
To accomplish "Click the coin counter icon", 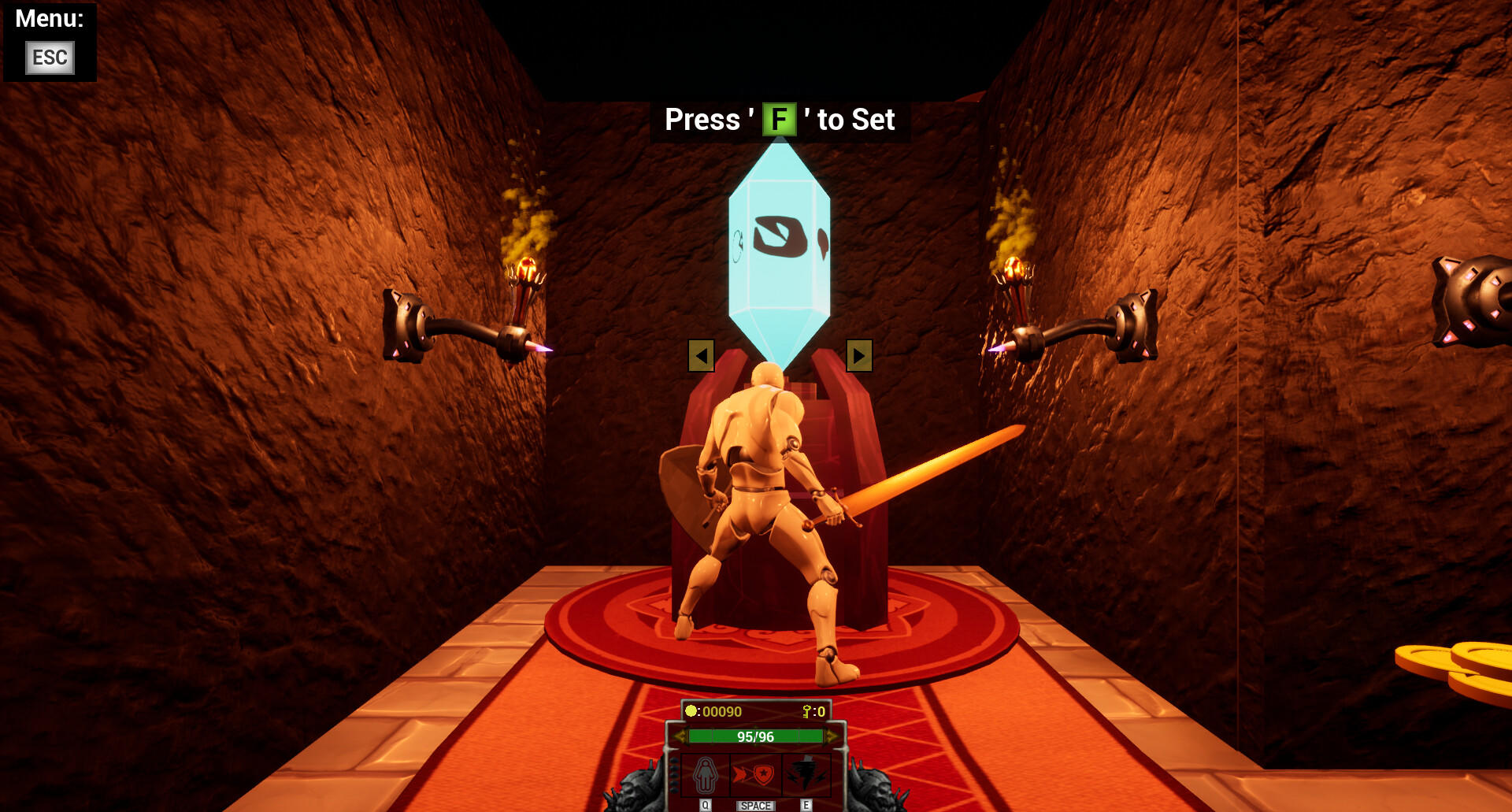I will [691, 710].
